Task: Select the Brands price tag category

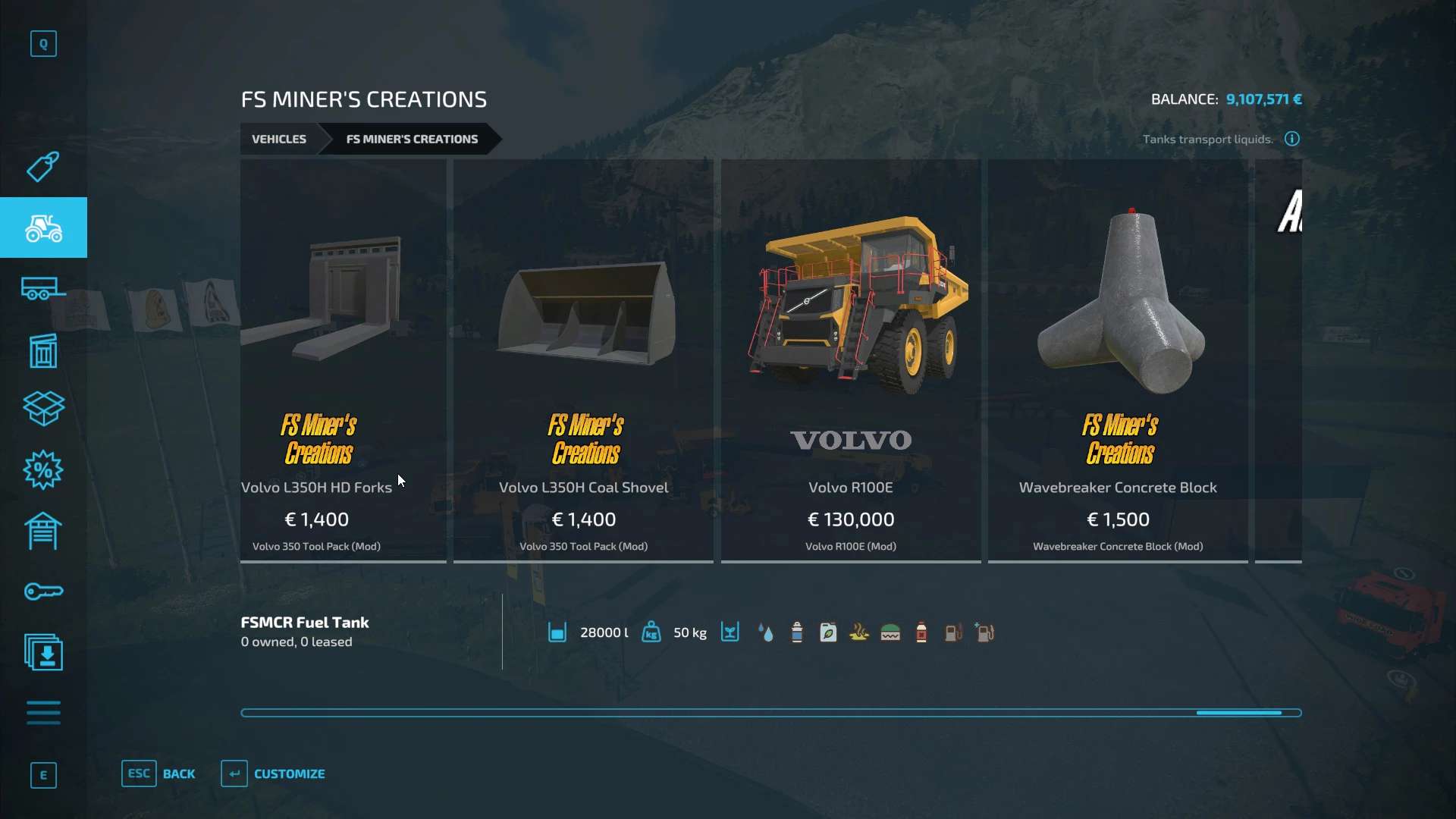Action: pos(43,167)
